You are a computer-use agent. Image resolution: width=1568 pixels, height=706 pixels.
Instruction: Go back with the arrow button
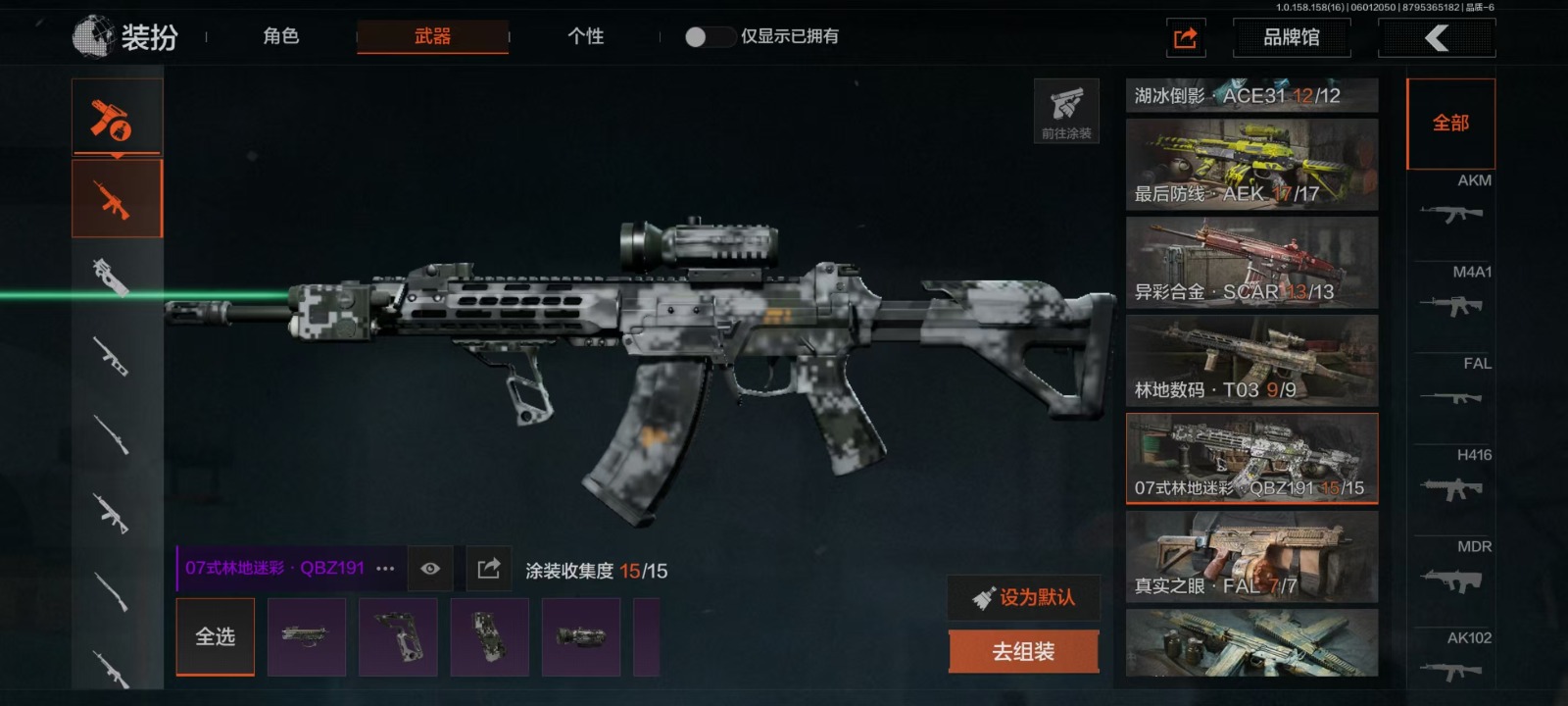click(1436, 38)
